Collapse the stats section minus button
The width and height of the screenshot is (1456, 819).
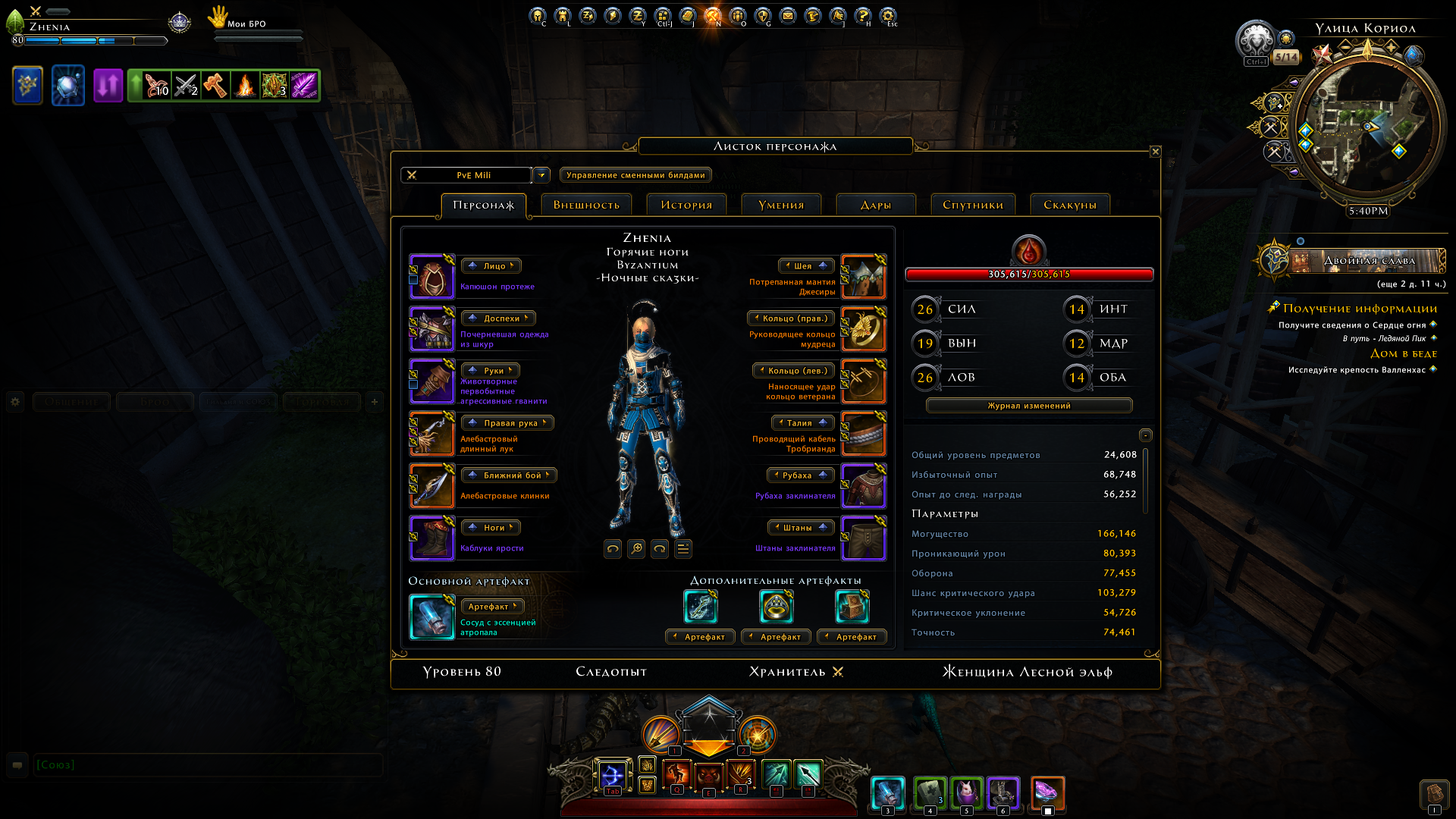point(1146,435)
